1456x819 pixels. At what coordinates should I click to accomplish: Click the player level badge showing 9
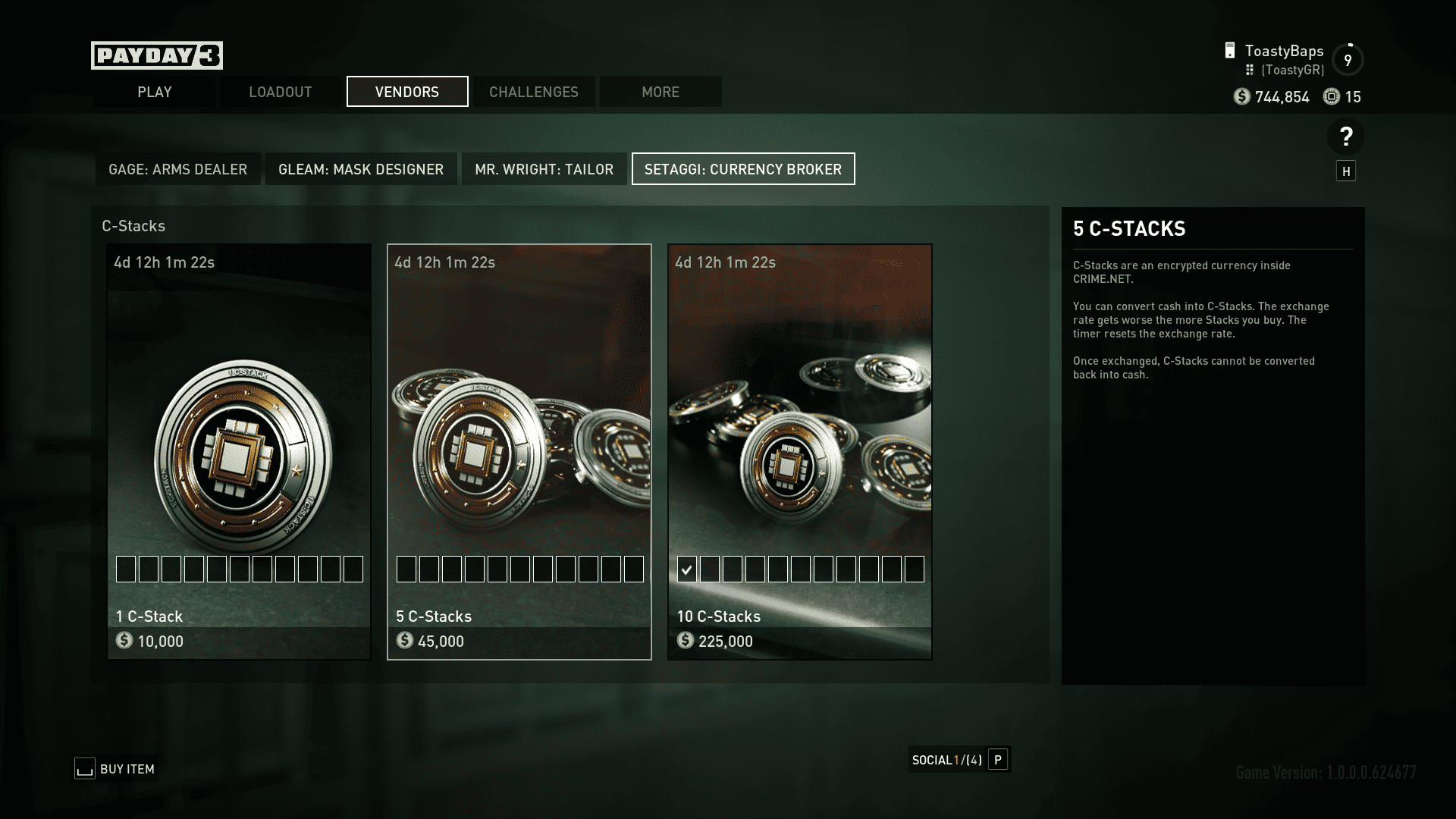pyautogui.click(x=1348, y=58)
